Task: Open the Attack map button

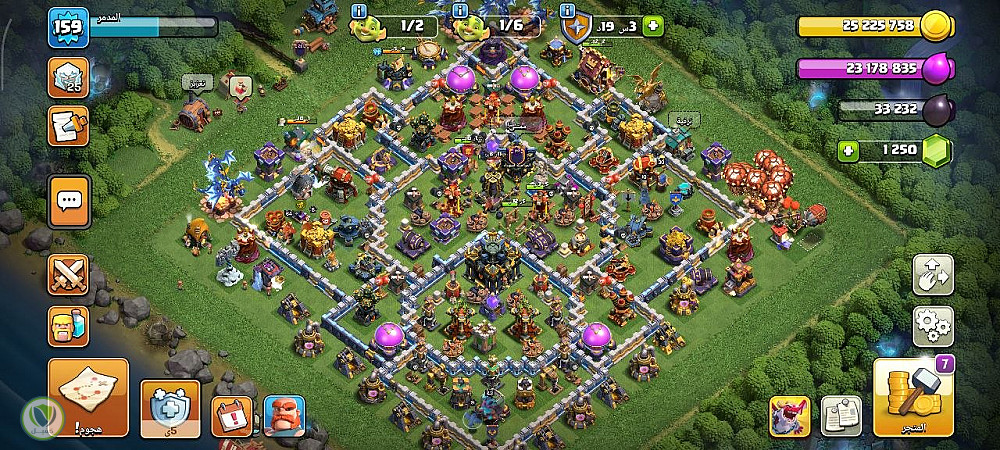Action: (x=88, y=397)
